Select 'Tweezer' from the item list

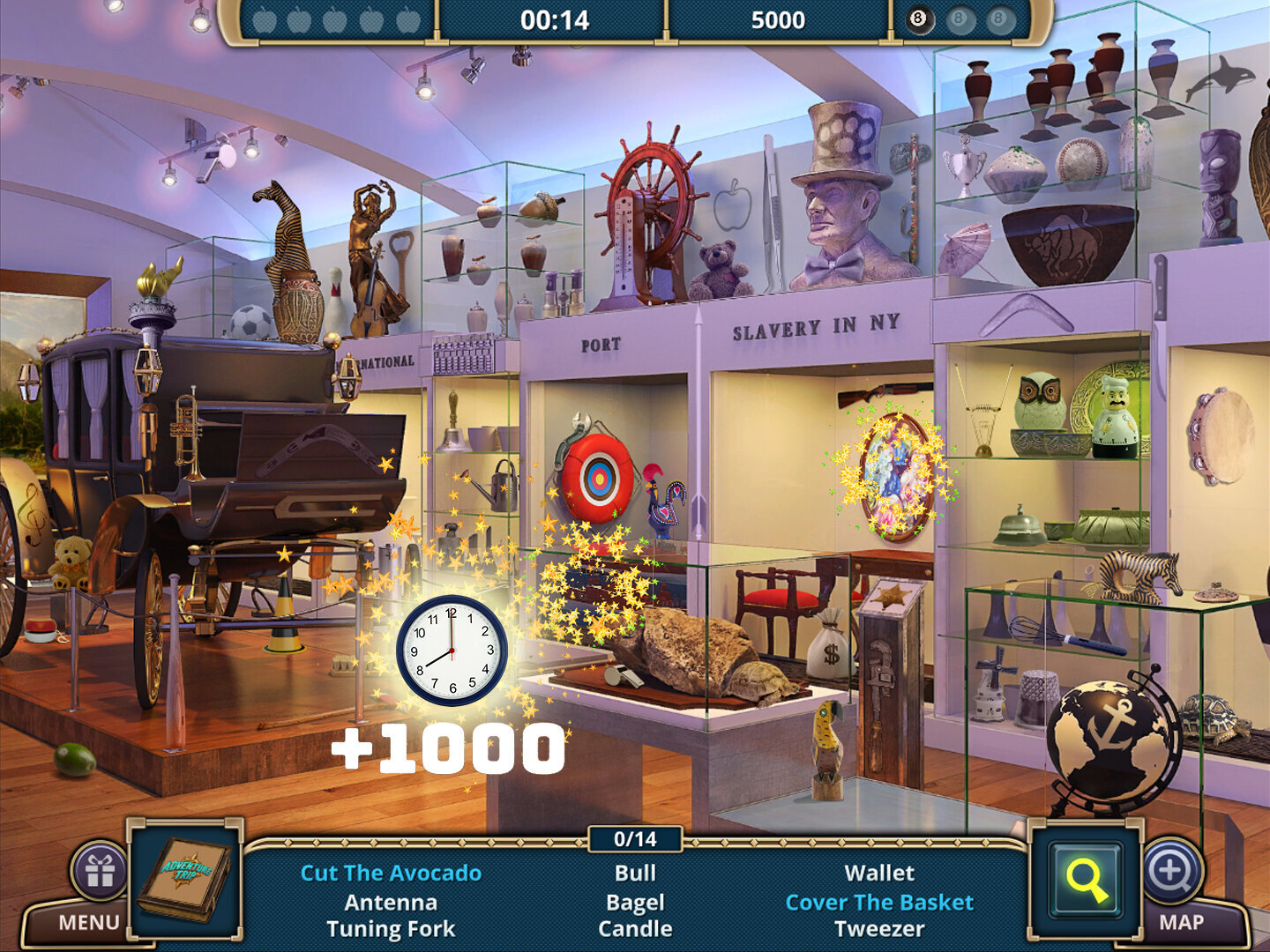click(879, 929)
